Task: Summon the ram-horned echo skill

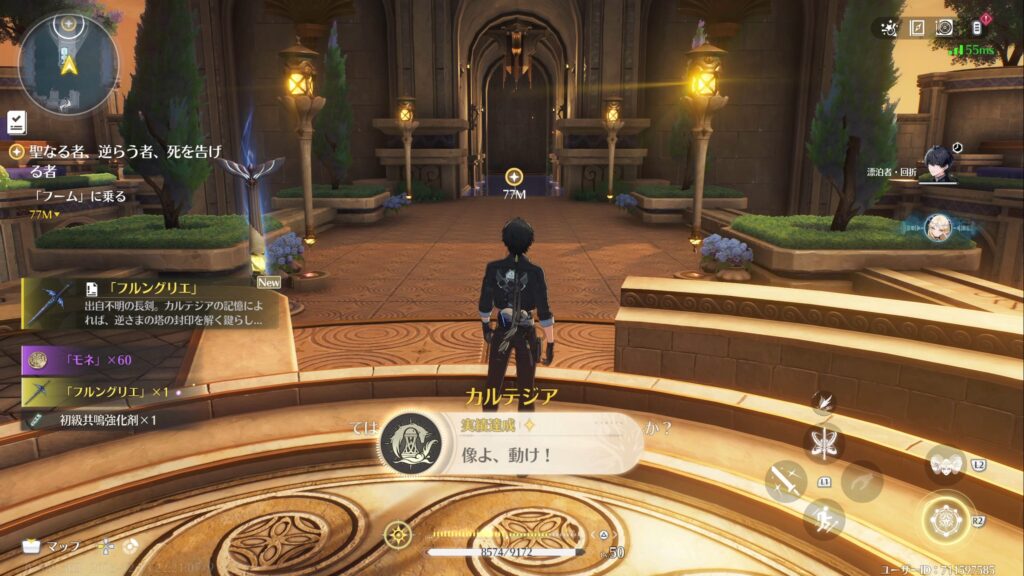Action: 945,464
